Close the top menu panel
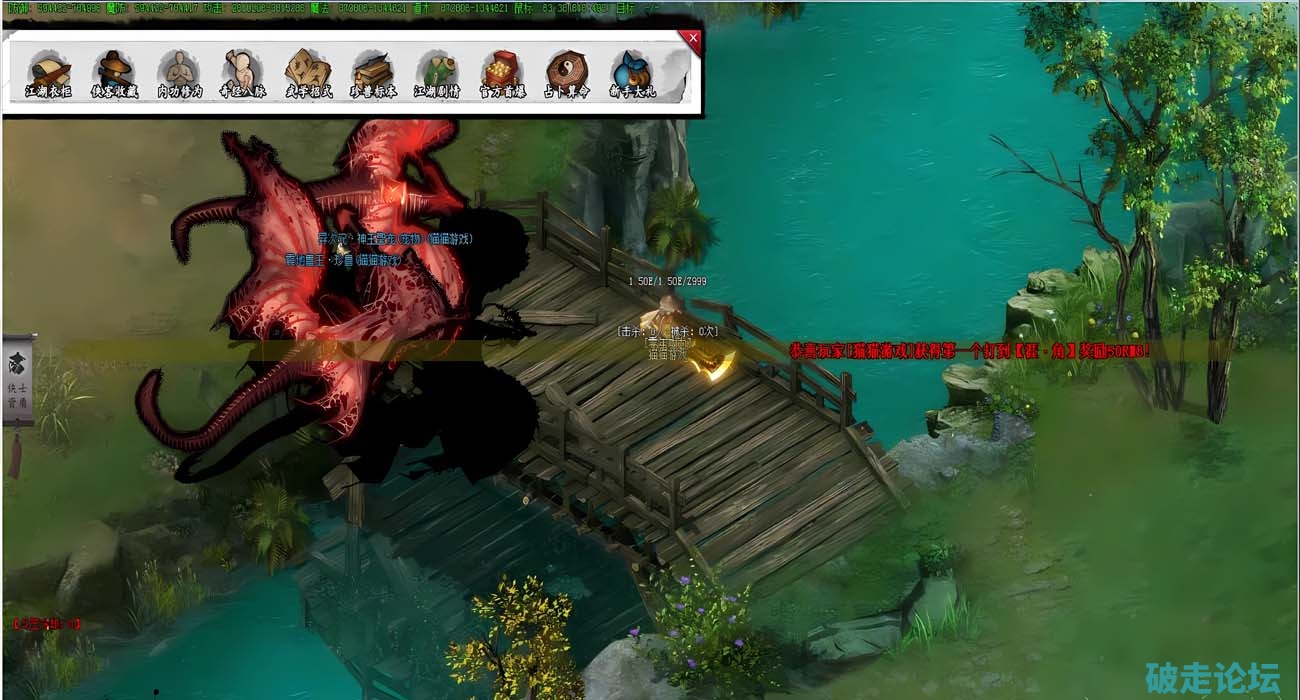 point(692,39)
